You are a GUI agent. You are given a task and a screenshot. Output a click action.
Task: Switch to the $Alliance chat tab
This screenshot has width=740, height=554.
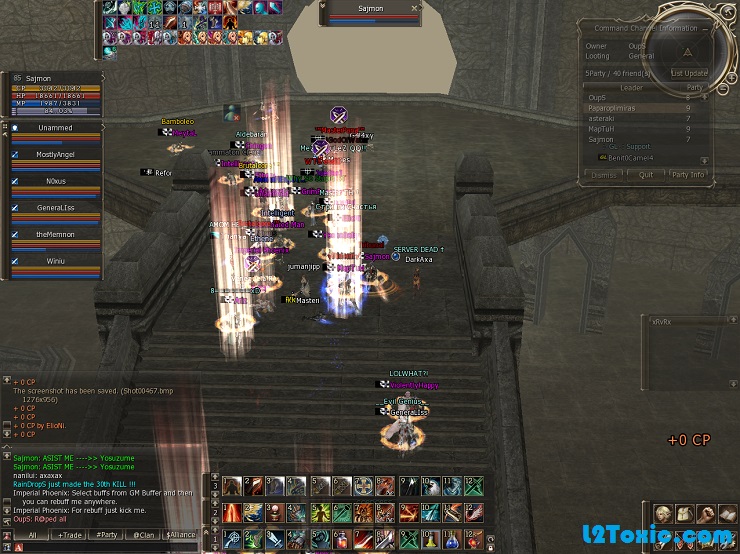180,535
